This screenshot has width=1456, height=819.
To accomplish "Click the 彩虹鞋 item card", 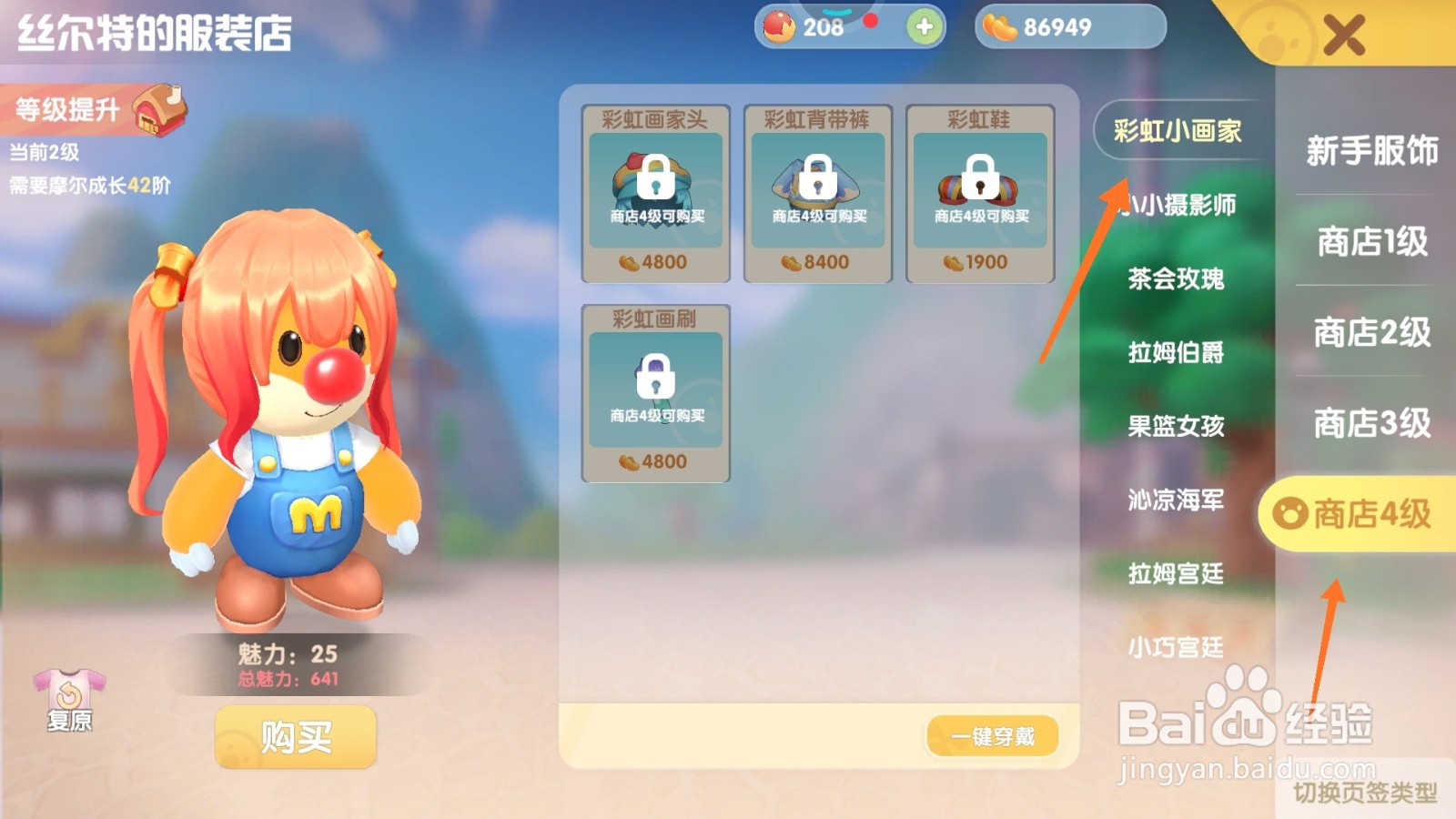I will click(980, 191).
